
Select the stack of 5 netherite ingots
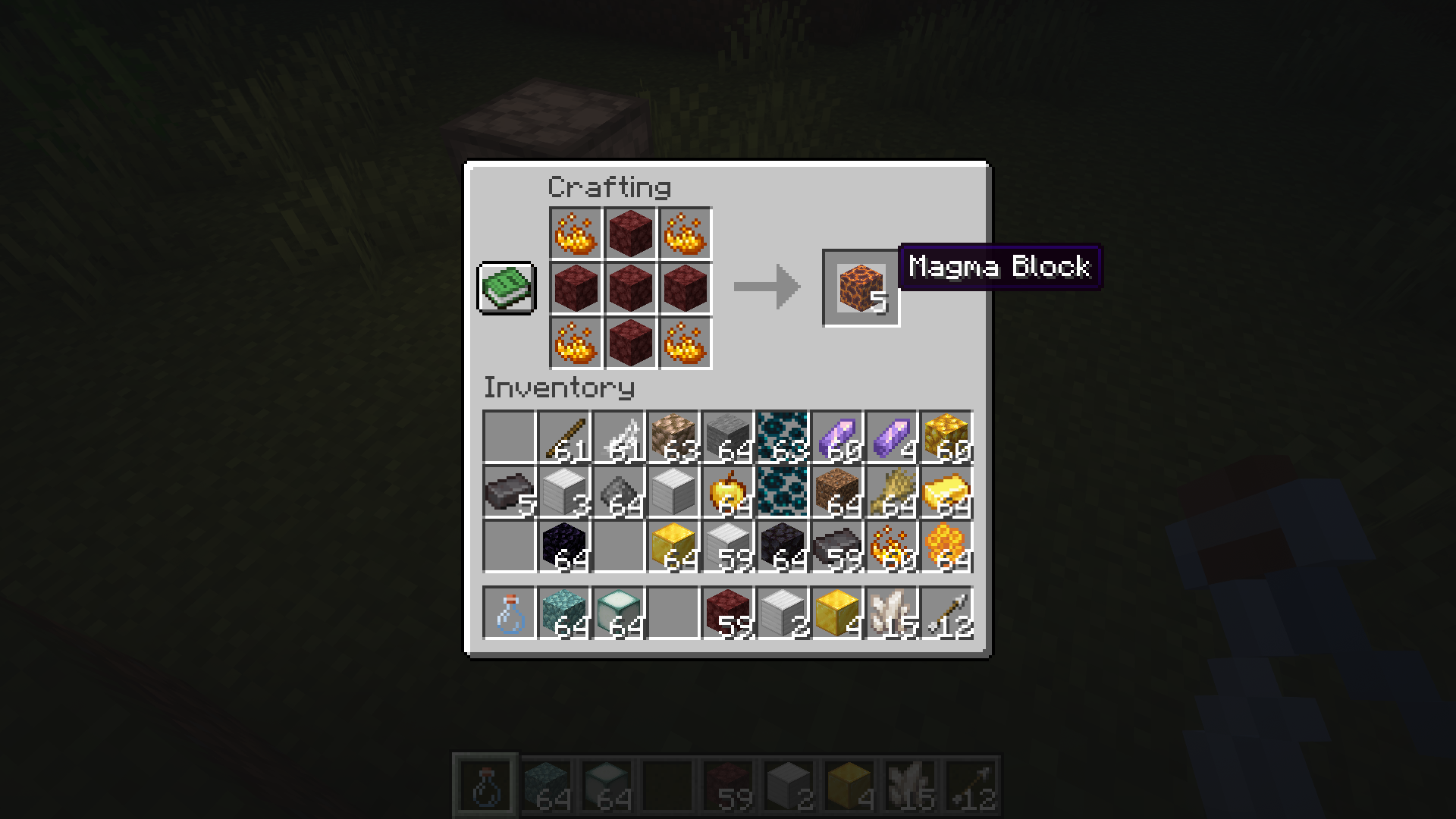(510, 492)
